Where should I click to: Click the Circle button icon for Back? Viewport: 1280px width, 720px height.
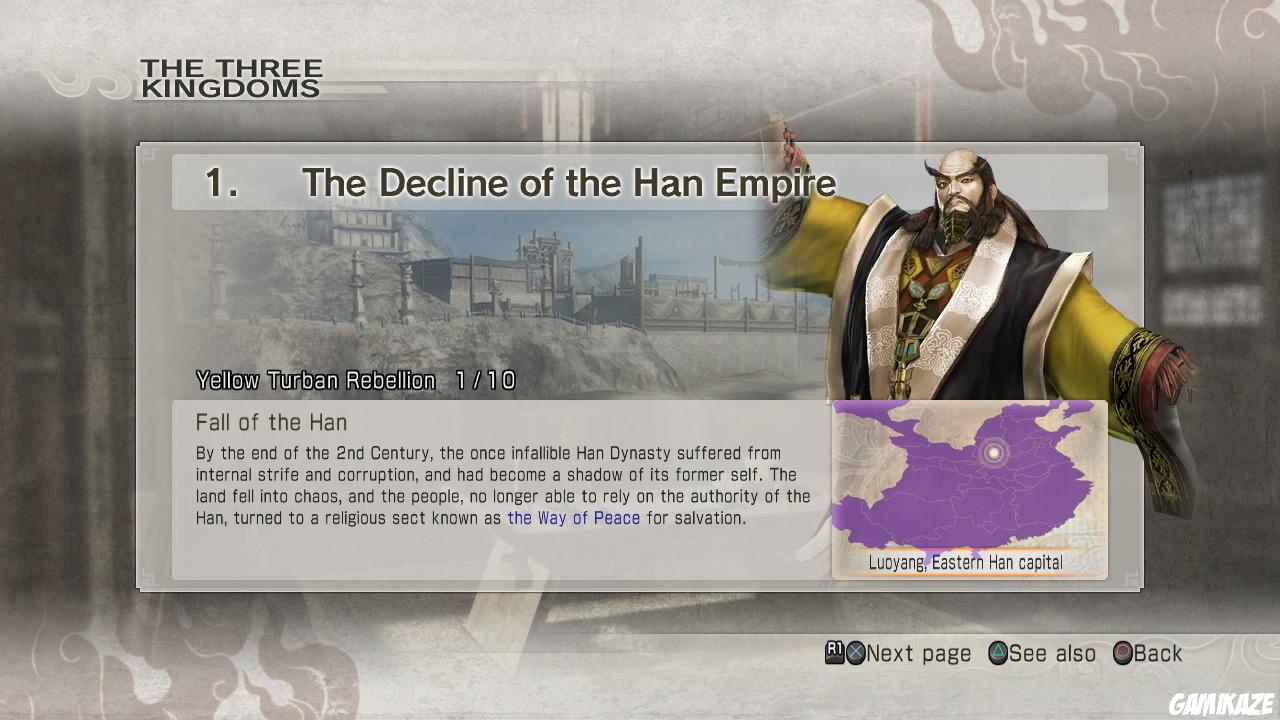(x=1122, y=653)
